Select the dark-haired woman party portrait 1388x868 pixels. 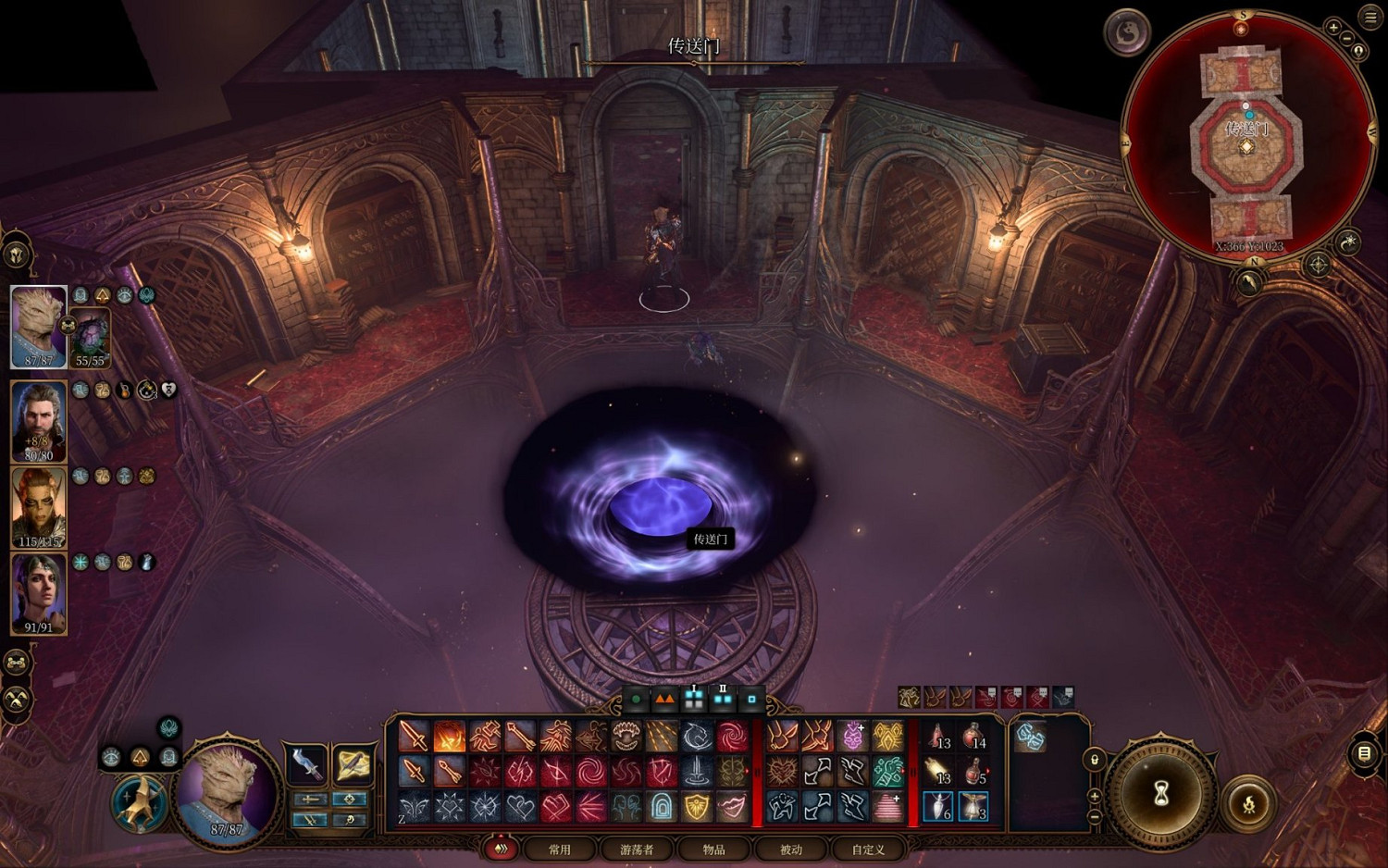click(38, 593)
